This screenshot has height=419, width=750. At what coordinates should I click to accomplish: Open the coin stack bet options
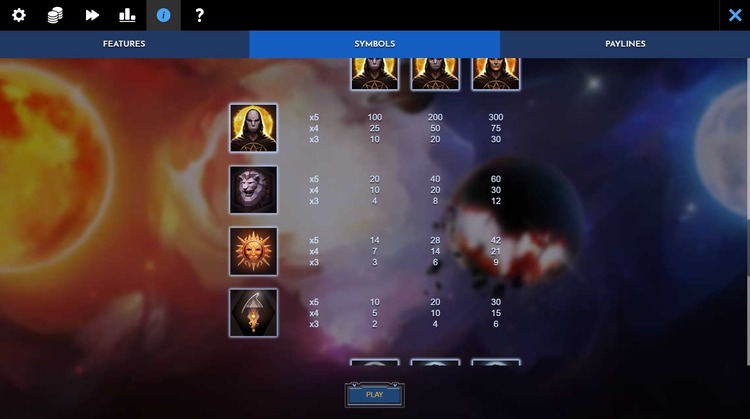[x=55, y=15]
